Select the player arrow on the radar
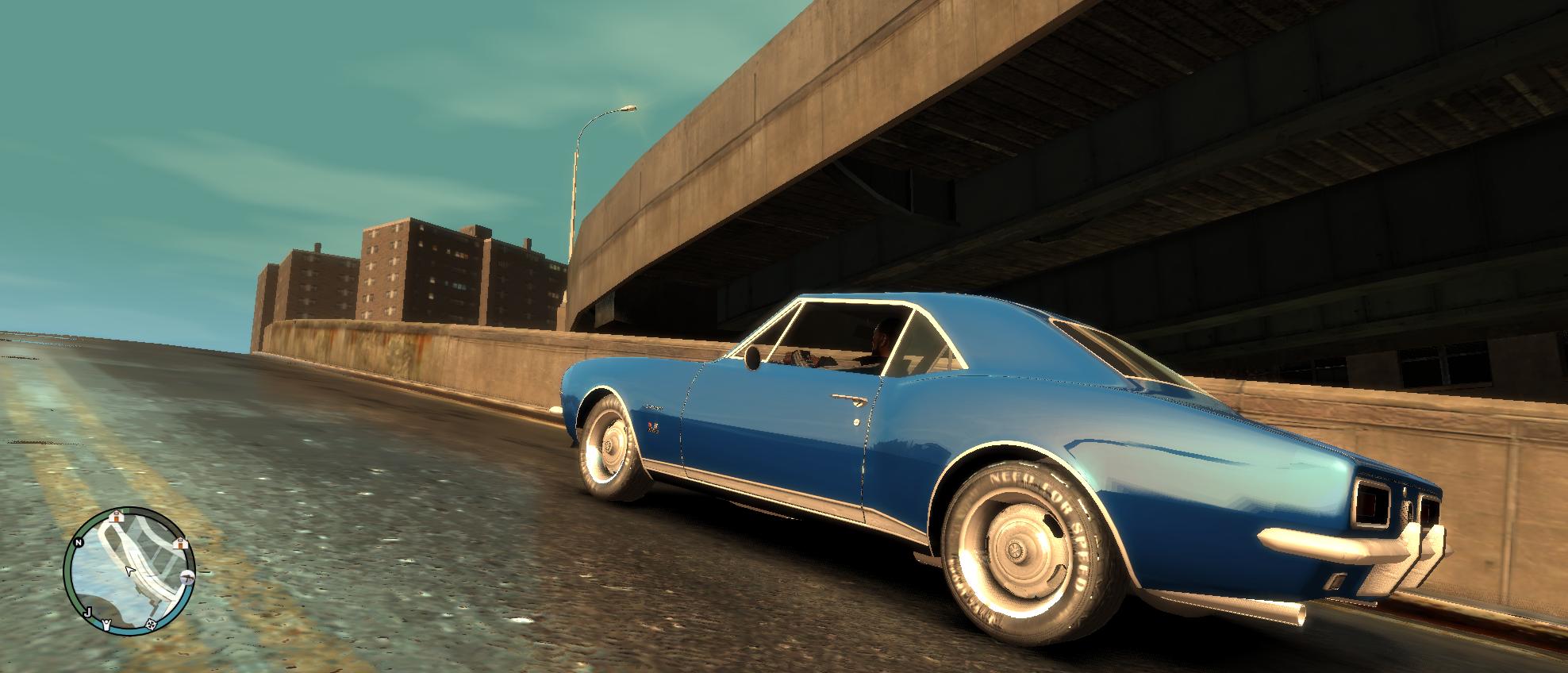Image resolution: width=1568 pixels, height=673 pixels. pos(129,571)
